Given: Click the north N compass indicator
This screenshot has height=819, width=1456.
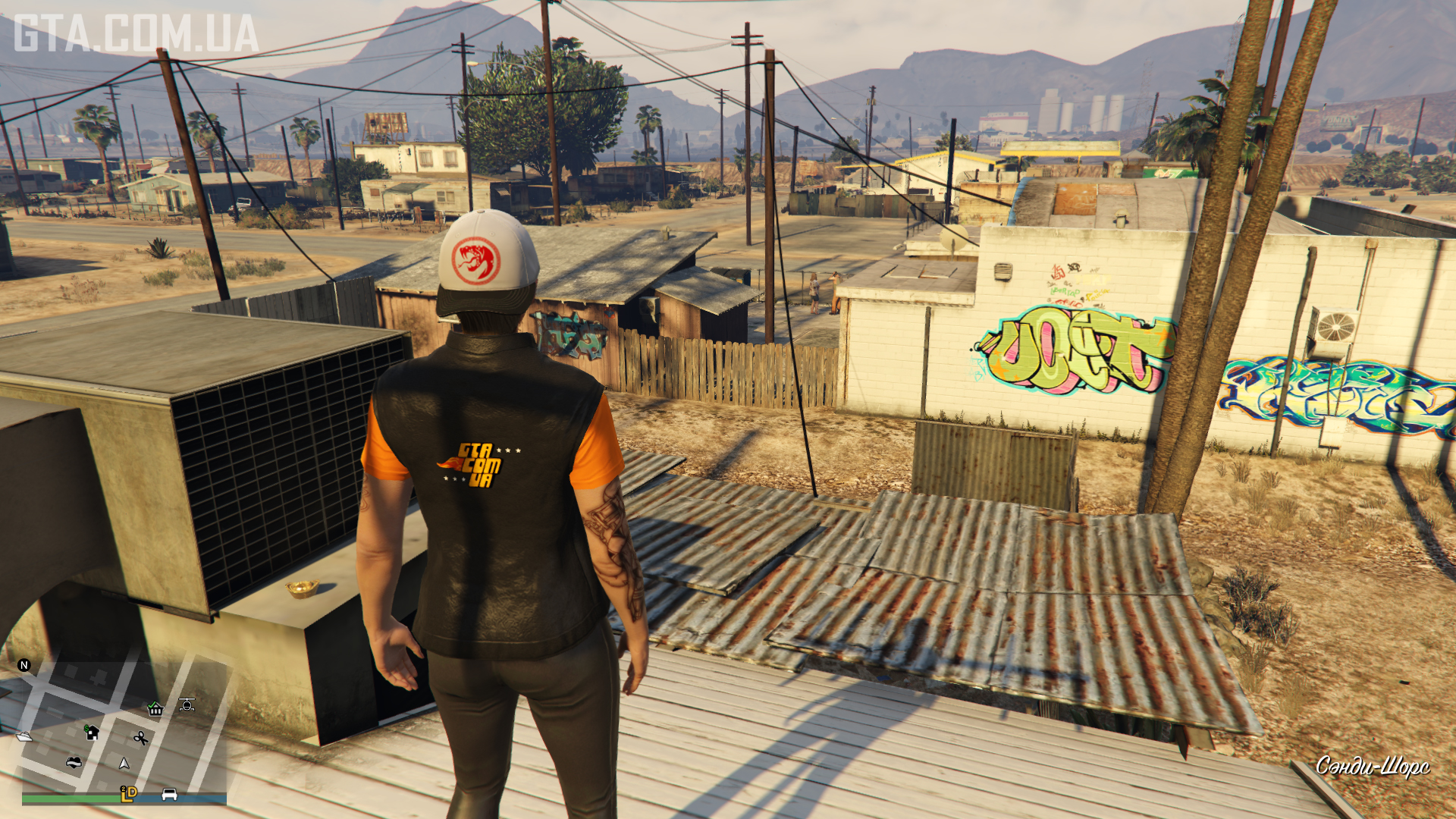Looking at the screenshot, I should [24, 665].
